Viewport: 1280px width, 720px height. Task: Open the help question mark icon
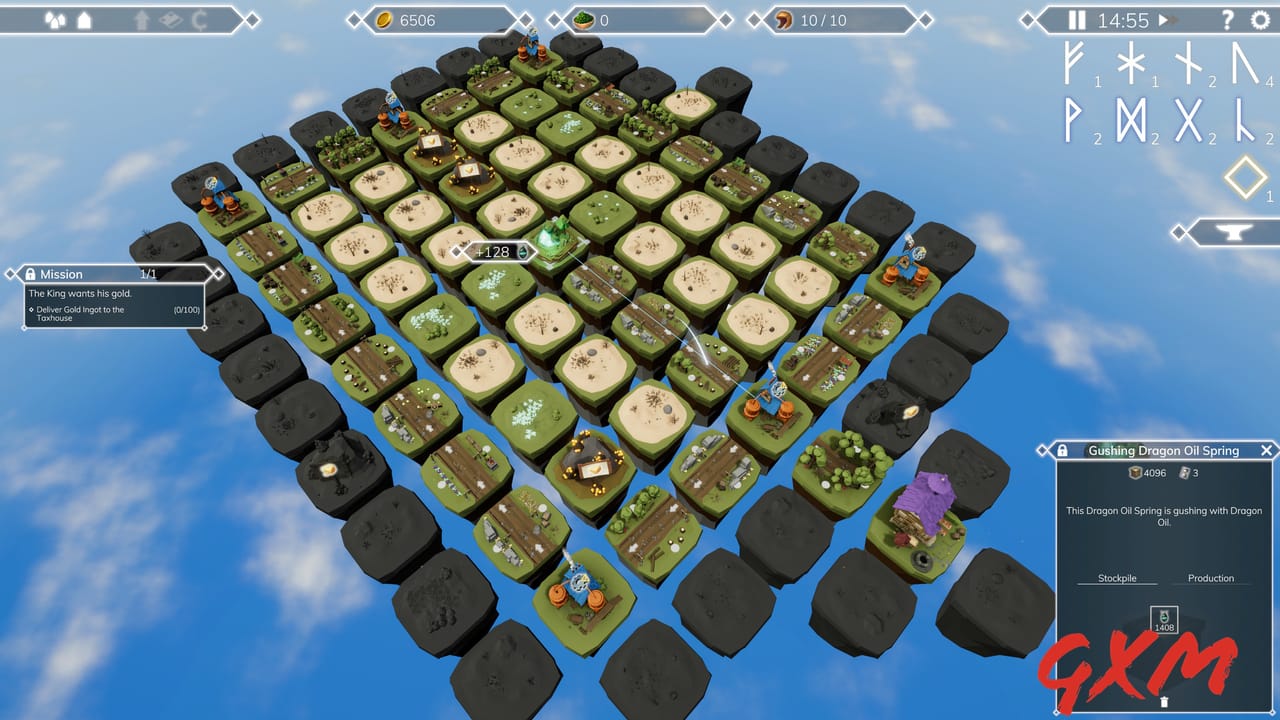pos(1227,19)
